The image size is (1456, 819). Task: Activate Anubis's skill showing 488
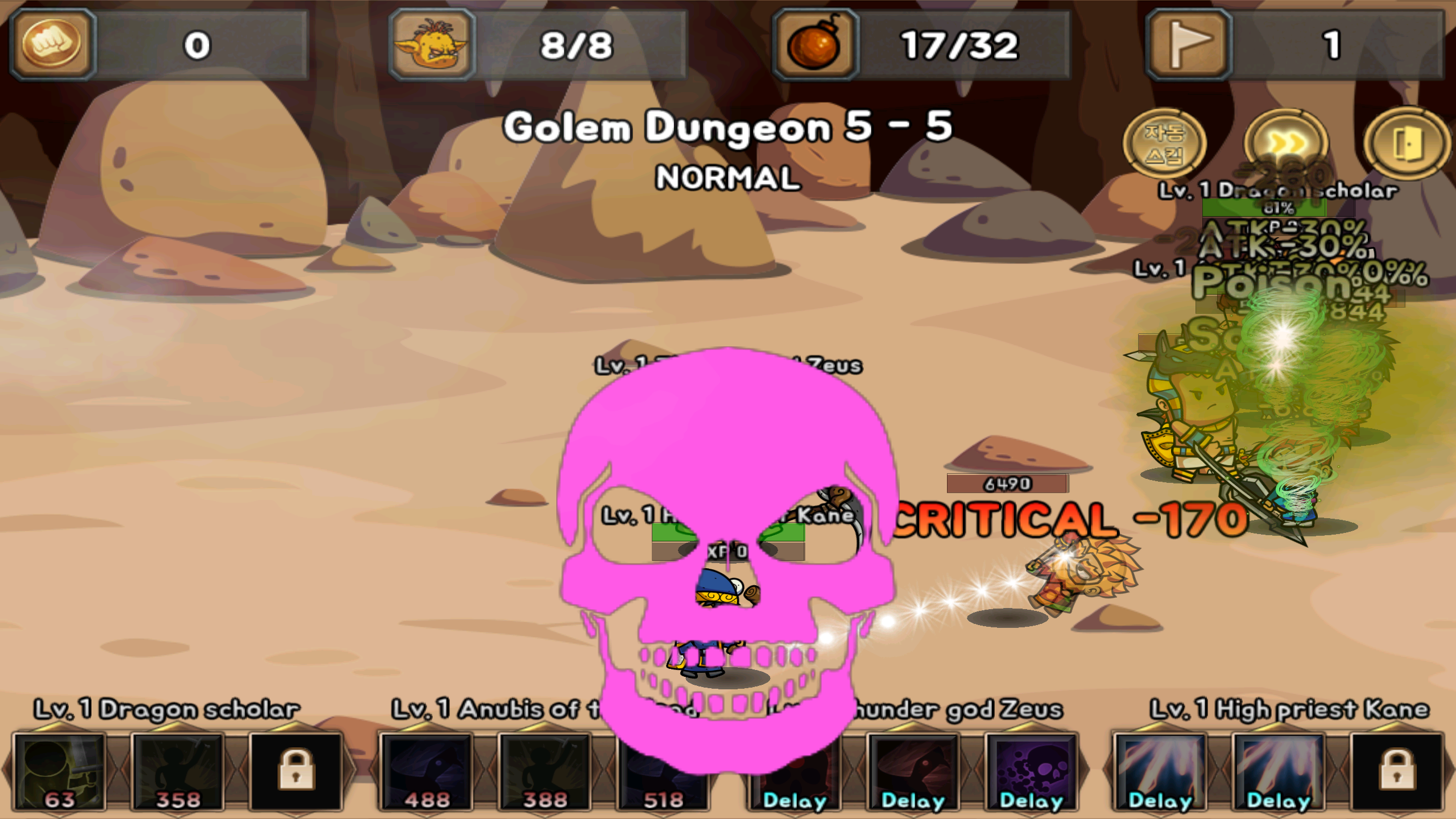click(x=427, y=772)
